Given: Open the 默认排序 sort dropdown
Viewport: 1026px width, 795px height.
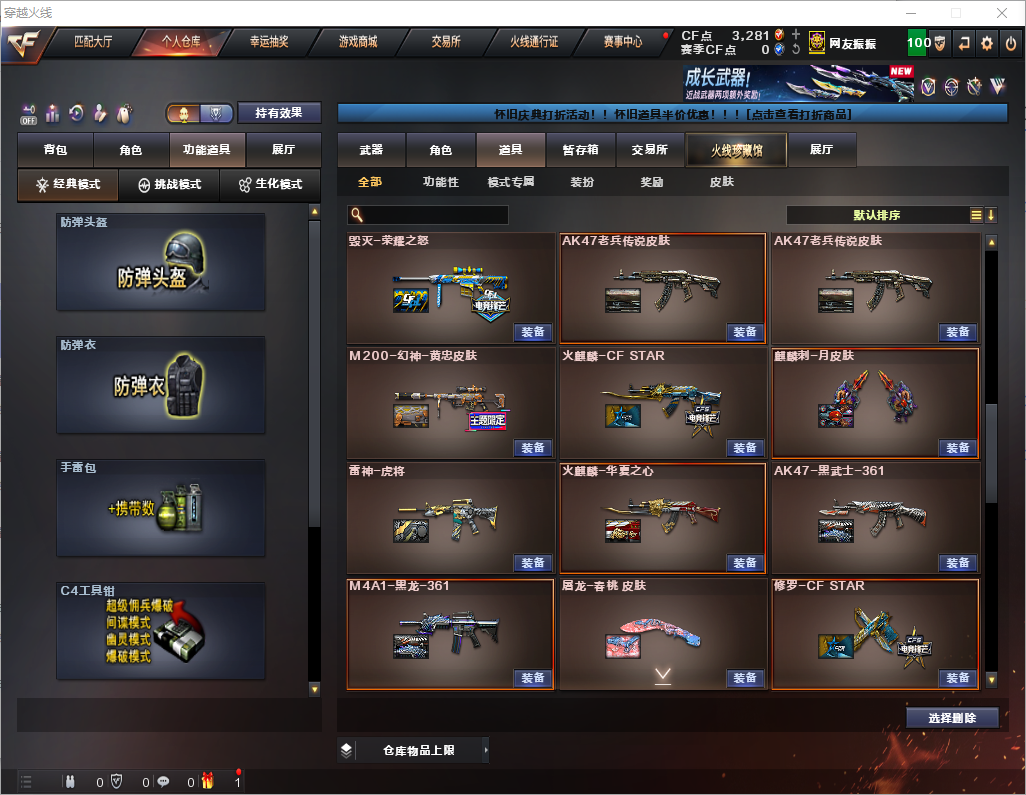Looking at the screenshot, I should click(x=876, y=215).
